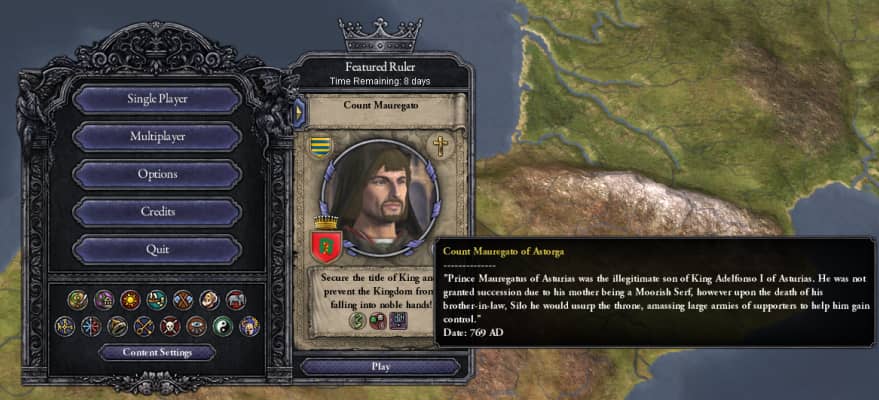Open Content Settings
Image resolution: width=879 pixels, height=400 pixels.
click(x=157, y=352)
